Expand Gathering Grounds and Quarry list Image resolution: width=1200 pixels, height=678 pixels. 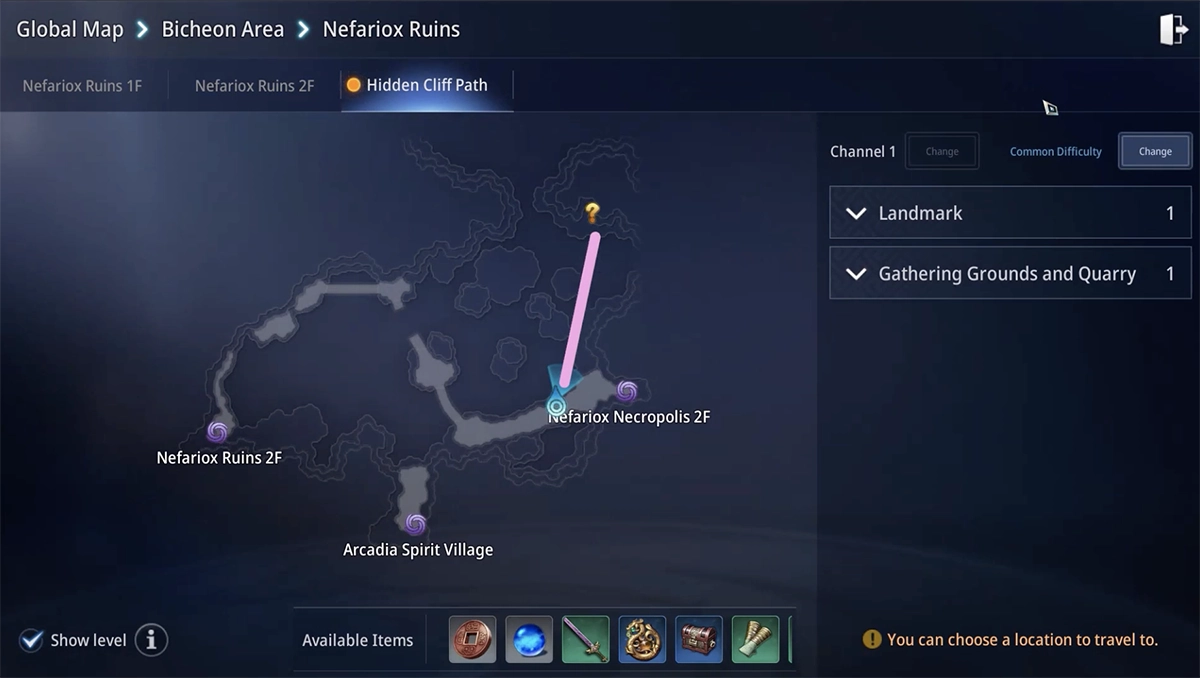click(x=1010, y=274)
